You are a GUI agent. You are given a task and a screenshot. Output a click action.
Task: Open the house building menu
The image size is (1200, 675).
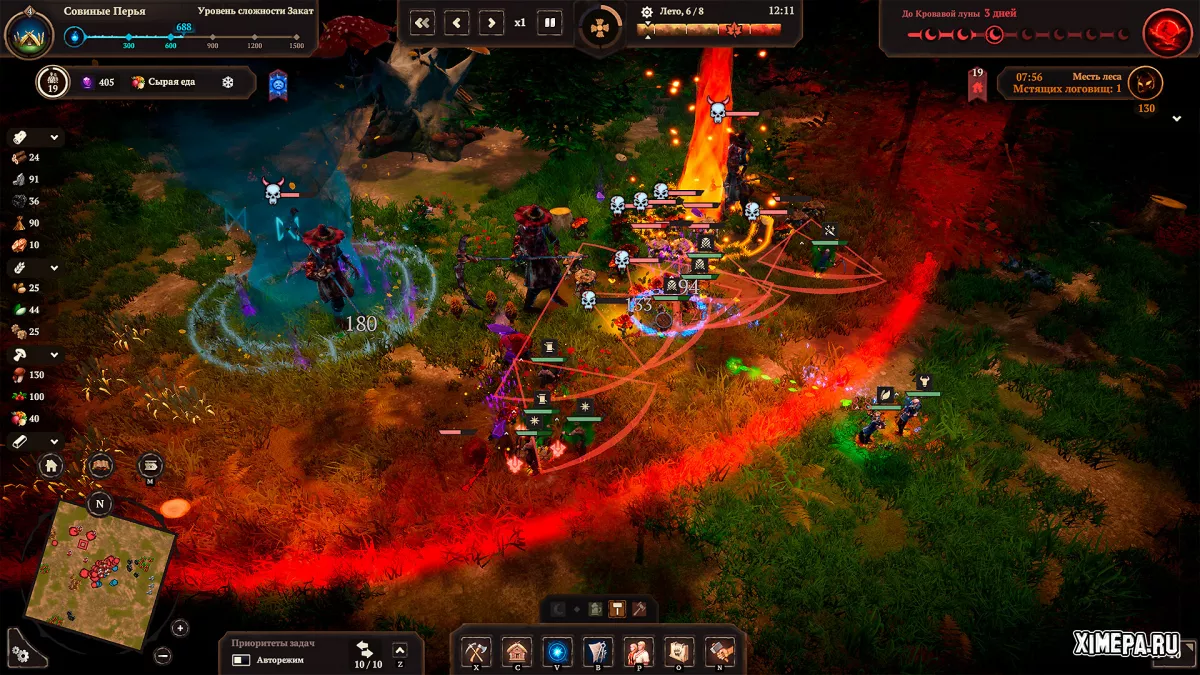[x=516, y=651]
